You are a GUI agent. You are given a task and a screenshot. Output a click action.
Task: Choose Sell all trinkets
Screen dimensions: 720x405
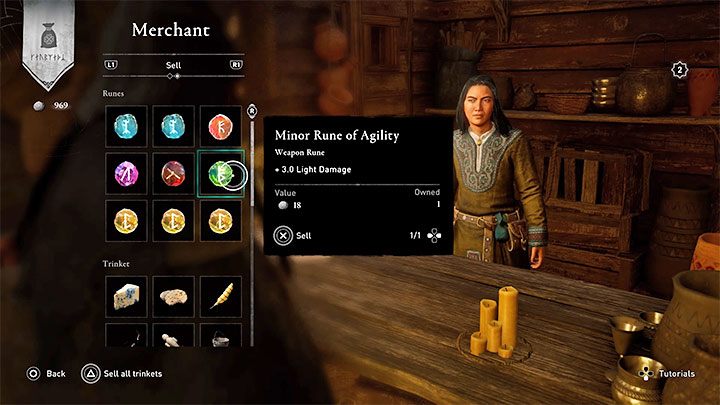pyautogui.click(x=122, y=373)
